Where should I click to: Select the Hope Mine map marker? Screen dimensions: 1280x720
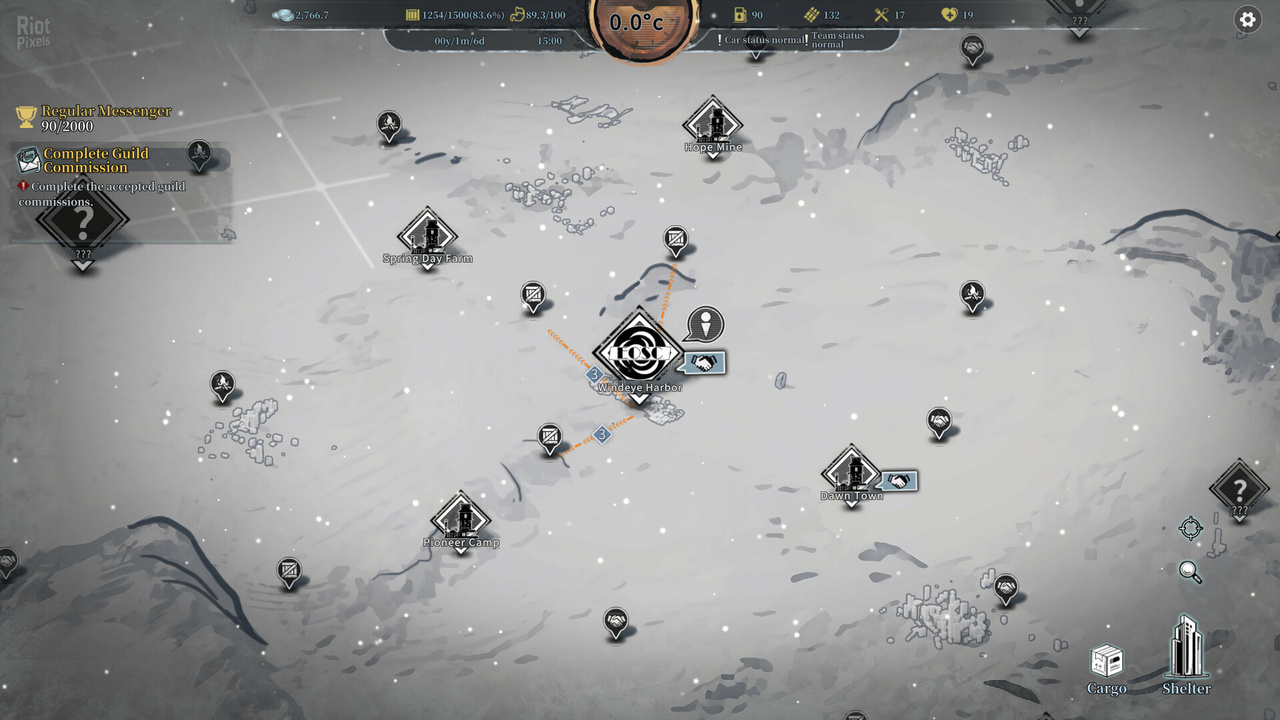click(713, 125)
